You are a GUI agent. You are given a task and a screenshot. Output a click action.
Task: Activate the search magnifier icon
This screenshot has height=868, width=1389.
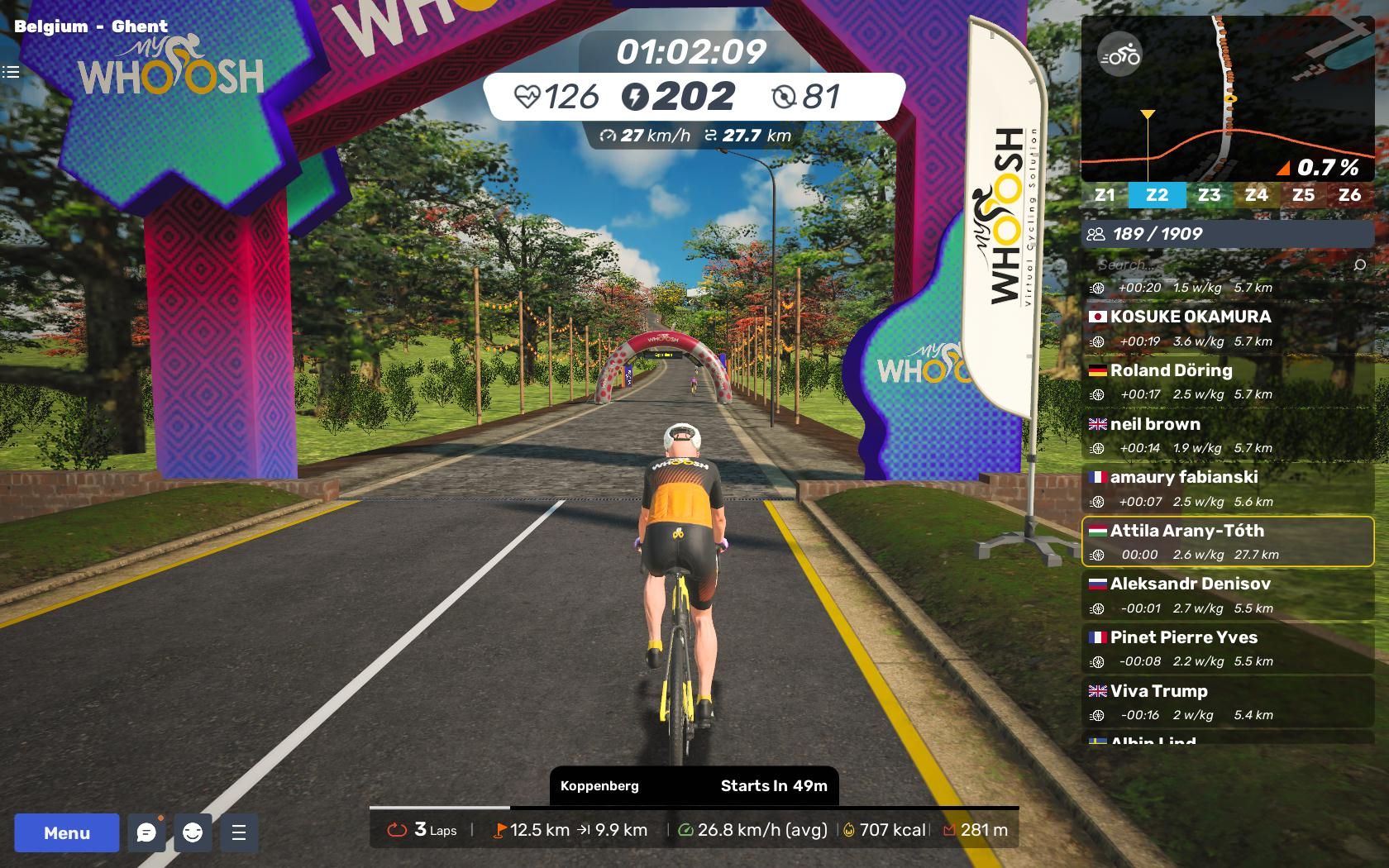1359,265
